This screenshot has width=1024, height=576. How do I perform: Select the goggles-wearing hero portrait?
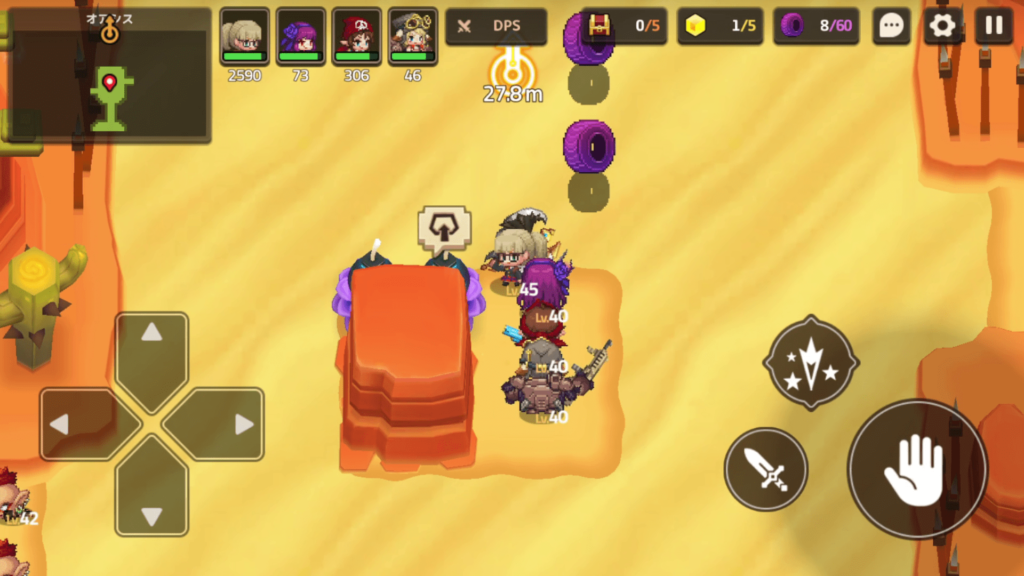tap(412, 37)
